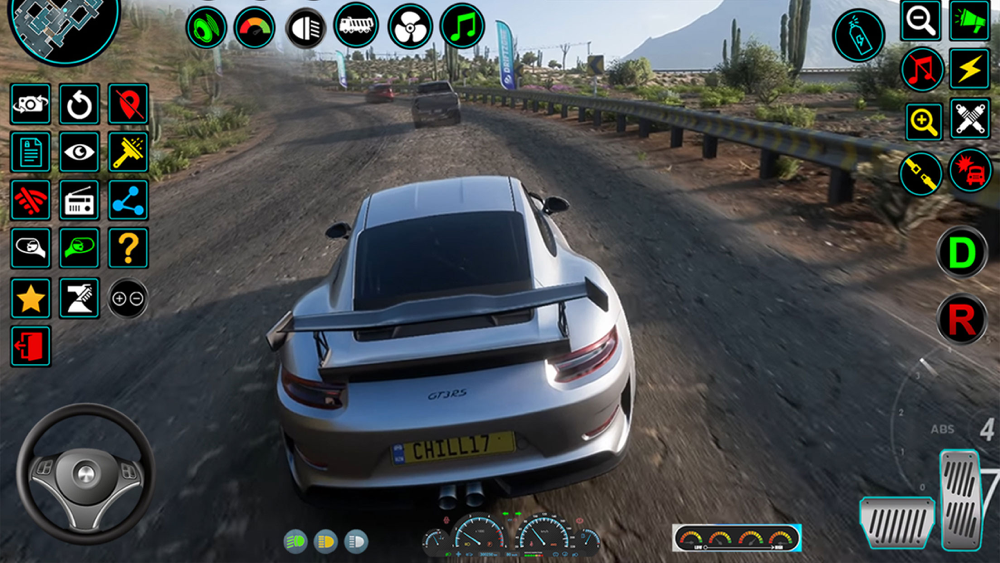This screenshot has width=1000, height=563.
Task: Select the truck icon button
Action: point(356,26)
